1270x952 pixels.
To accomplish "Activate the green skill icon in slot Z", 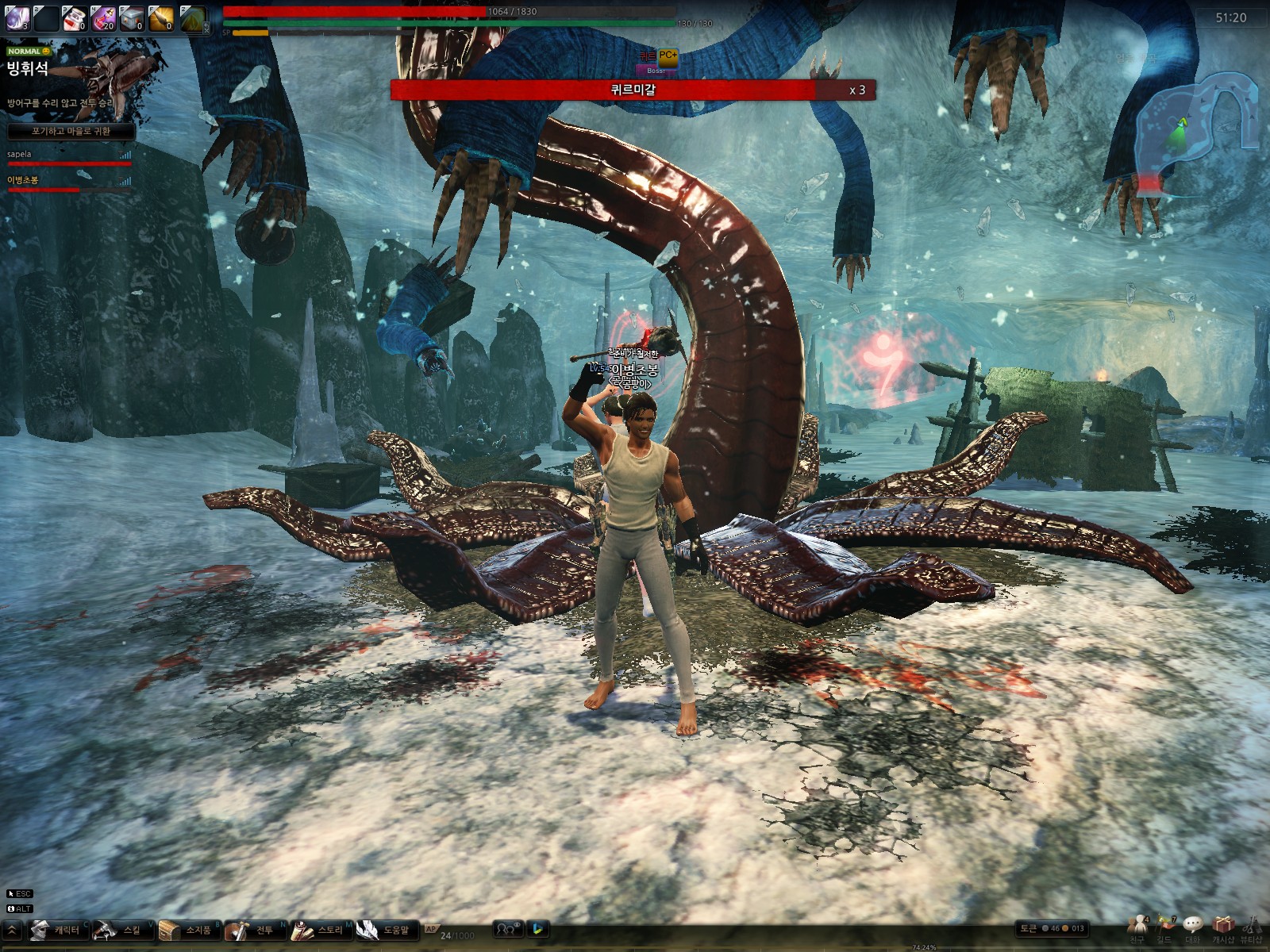I will [194, 17].
